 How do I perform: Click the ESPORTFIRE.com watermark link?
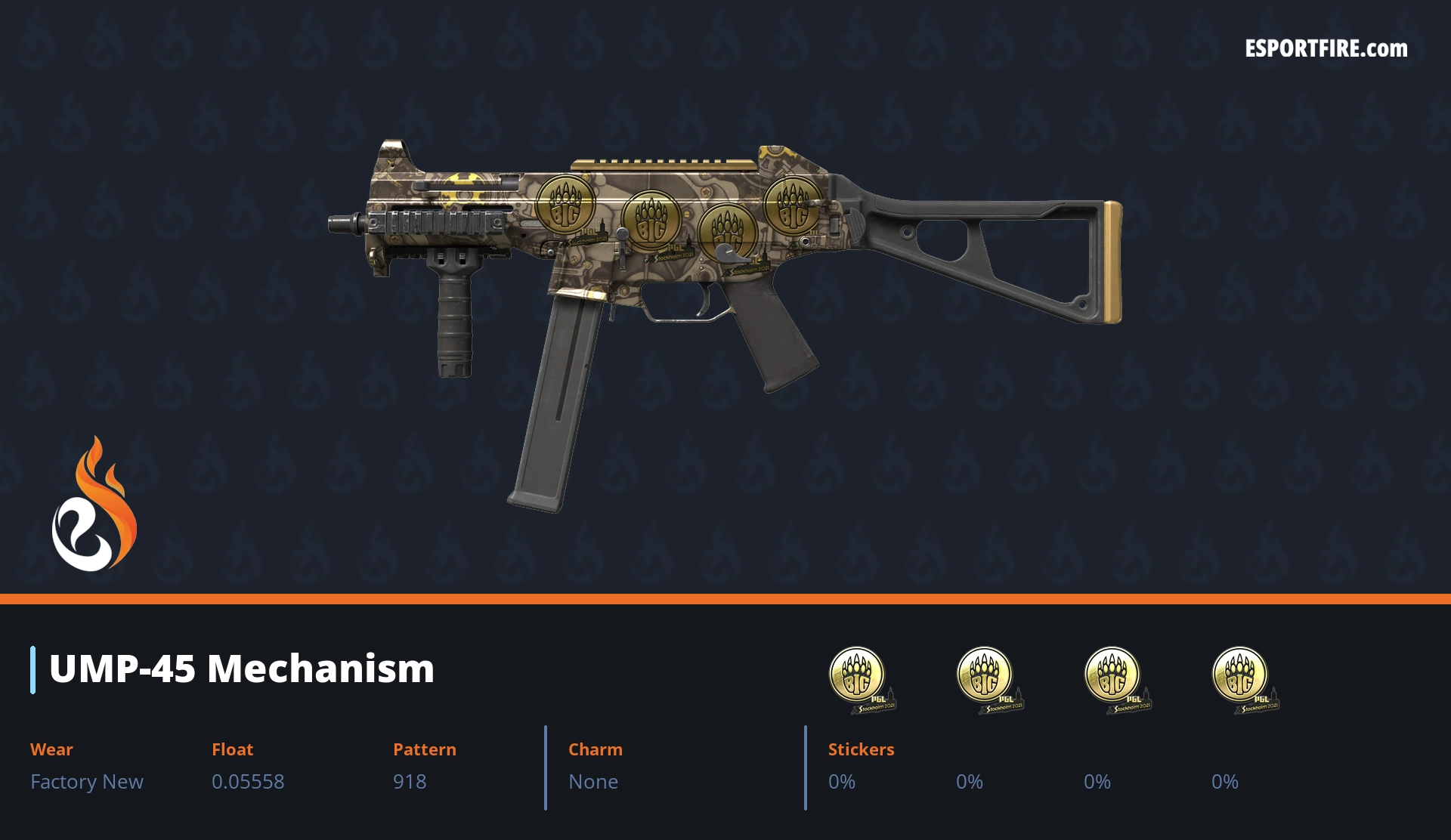[1326, 49]
